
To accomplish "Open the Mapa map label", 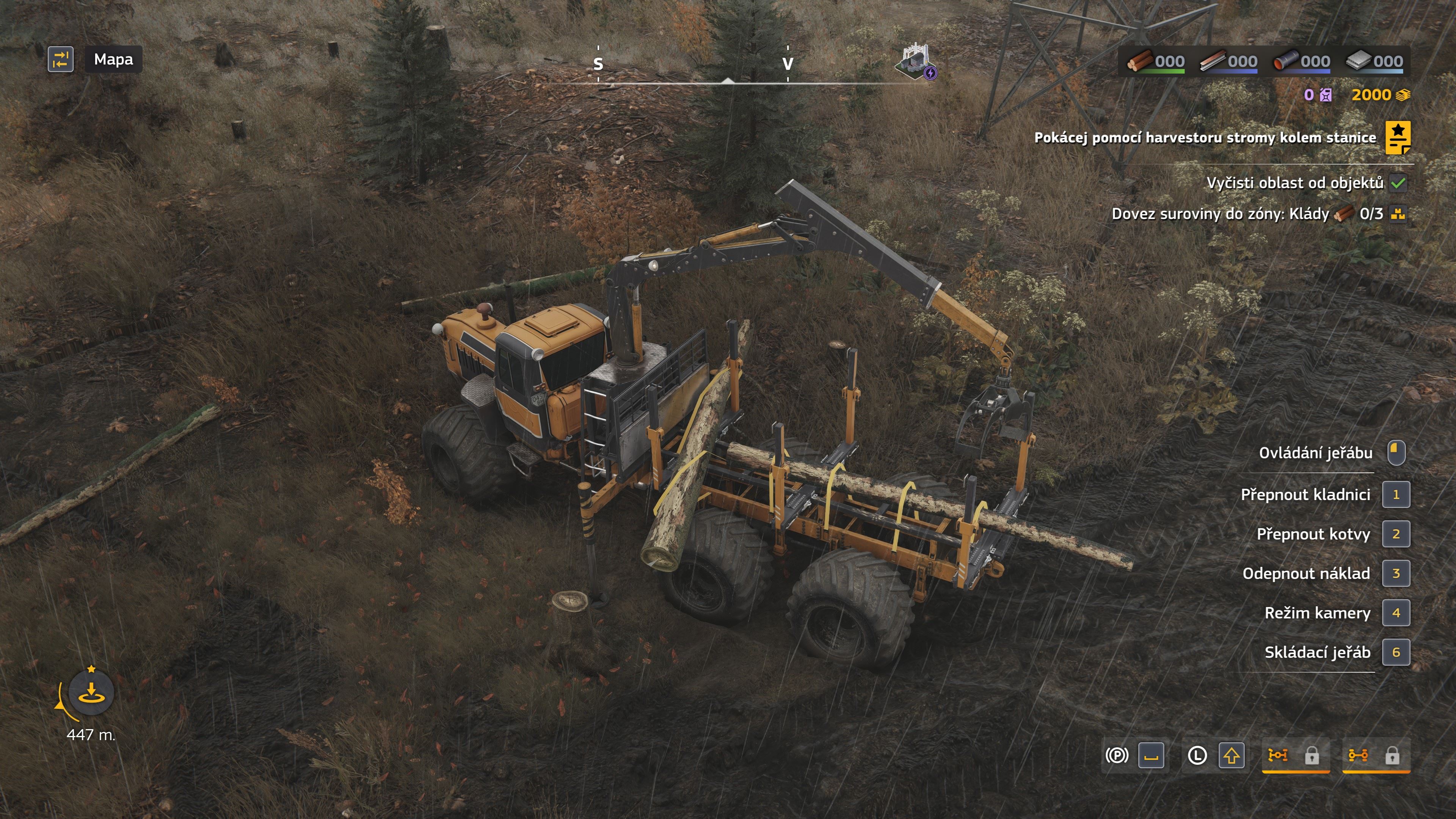I will pyautogui.click(x=113, y=60).
